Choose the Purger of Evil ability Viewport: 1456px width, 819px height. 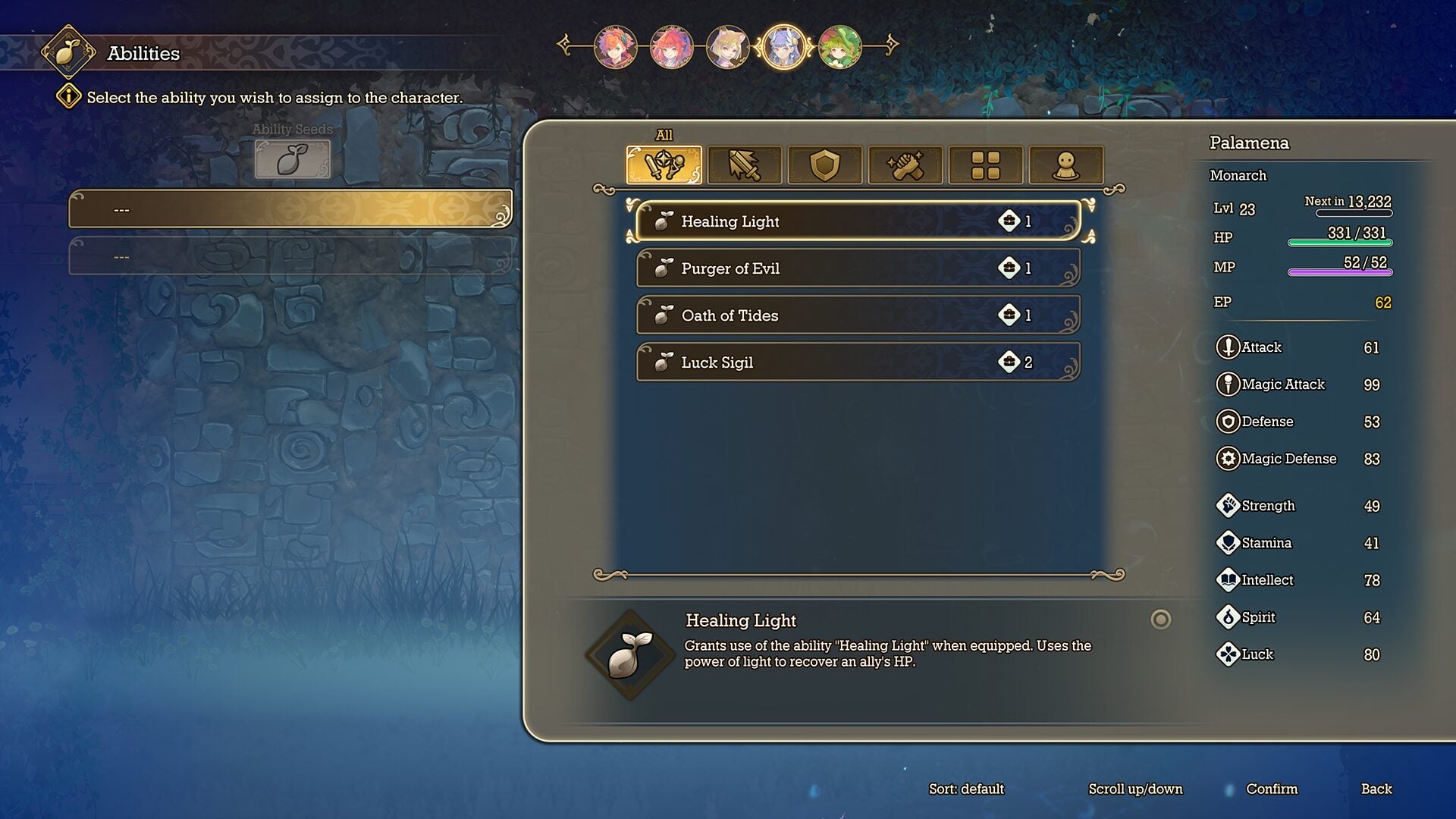pos(857,268)
